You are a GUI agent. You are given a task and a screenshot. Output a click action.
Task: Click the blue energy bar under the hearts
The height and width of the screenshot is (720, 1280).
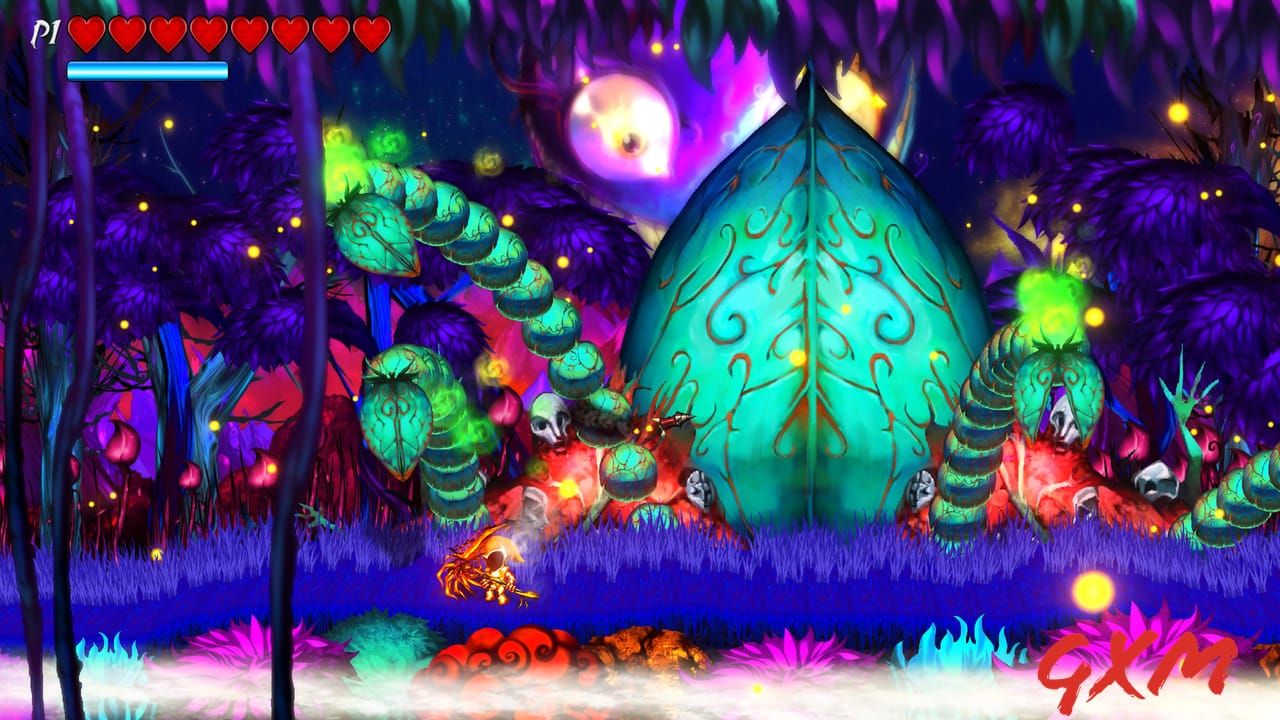point(146,70)
